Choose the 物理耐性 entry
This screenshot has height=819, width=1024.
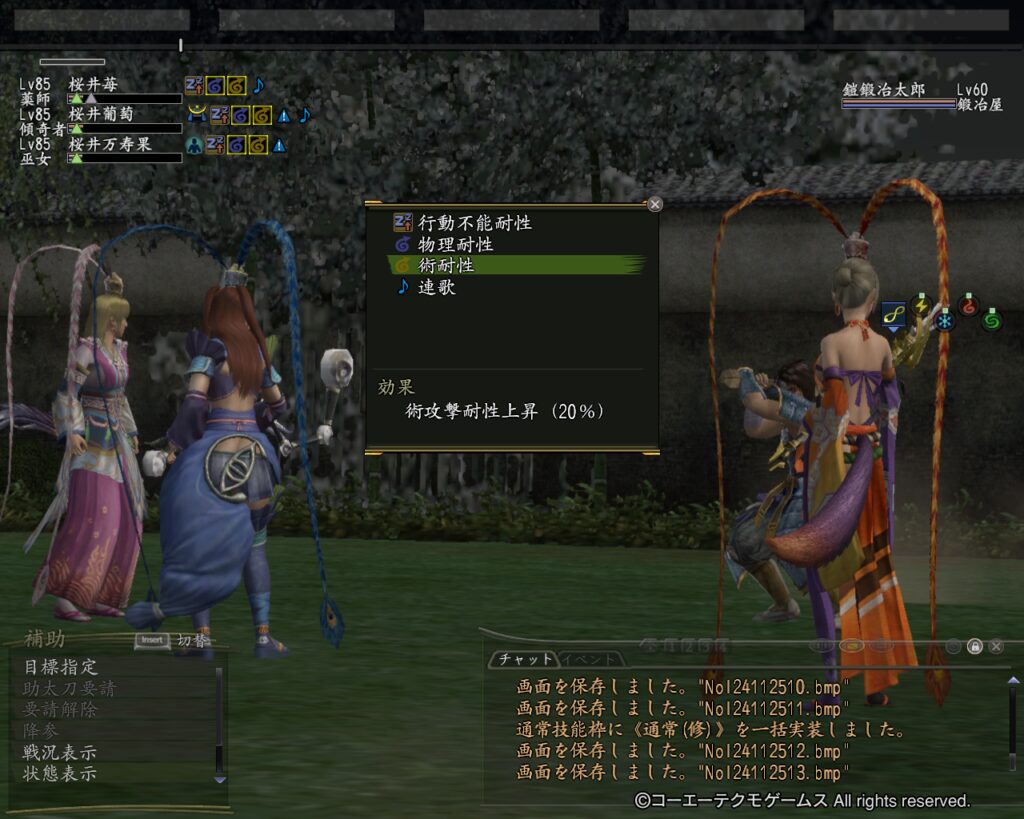(455, 244)
